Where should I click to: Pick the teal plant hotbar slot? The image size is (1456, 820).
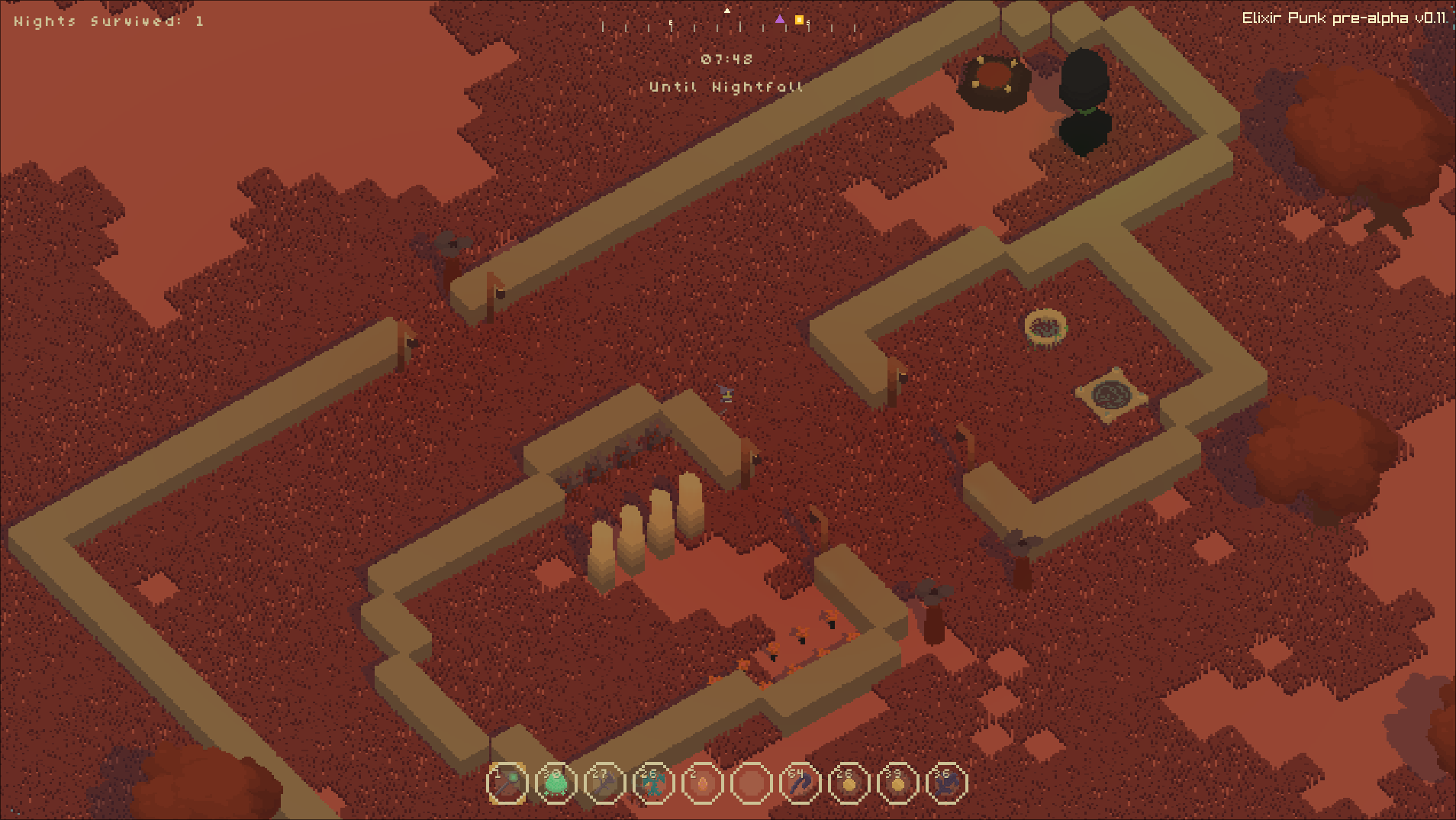pos(654,783)
